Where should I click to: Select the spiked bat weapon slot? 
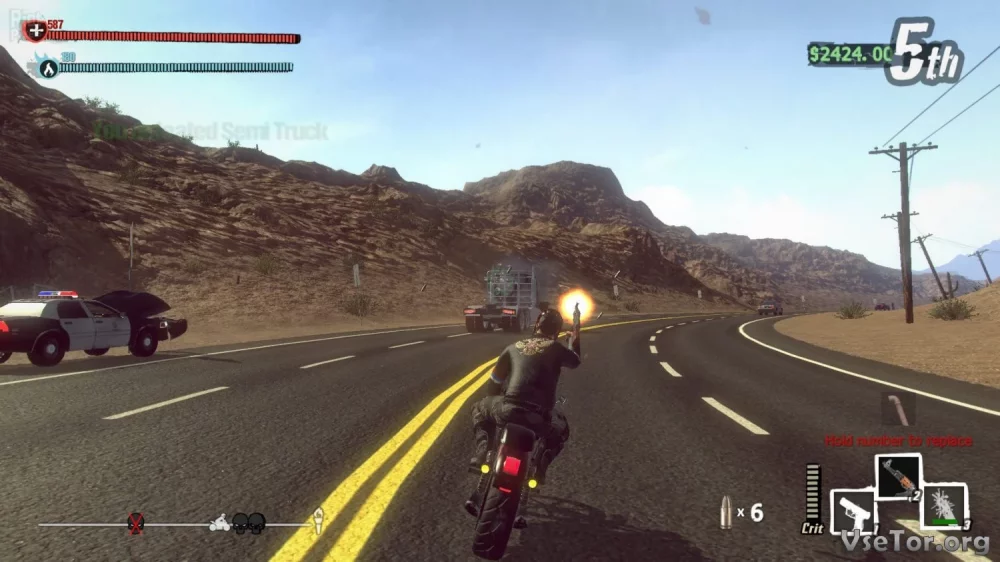tap(943, 505)
